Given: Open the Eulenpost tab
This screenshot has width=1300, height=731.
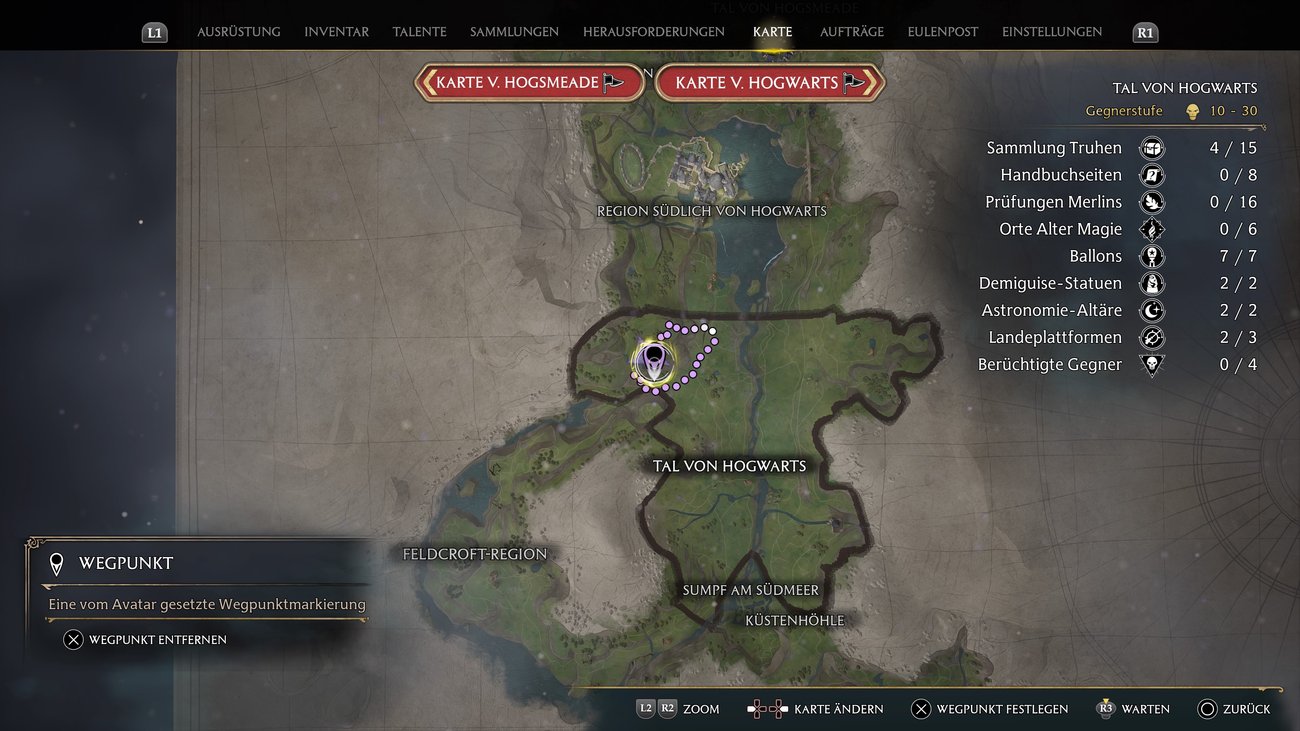Looking at the screenshot, I should tap(943, 32).
